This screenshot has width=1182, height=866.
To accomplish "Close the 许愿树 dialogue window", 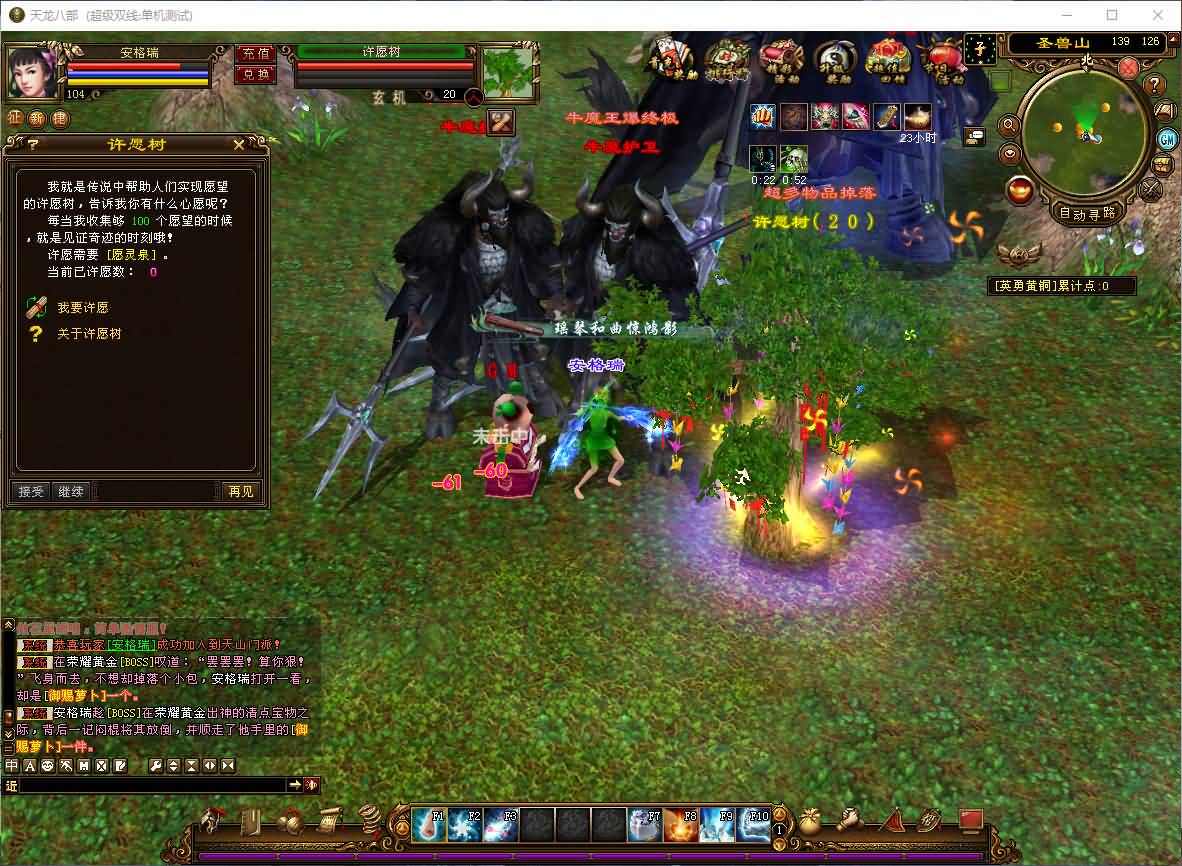I will (239, 145).
